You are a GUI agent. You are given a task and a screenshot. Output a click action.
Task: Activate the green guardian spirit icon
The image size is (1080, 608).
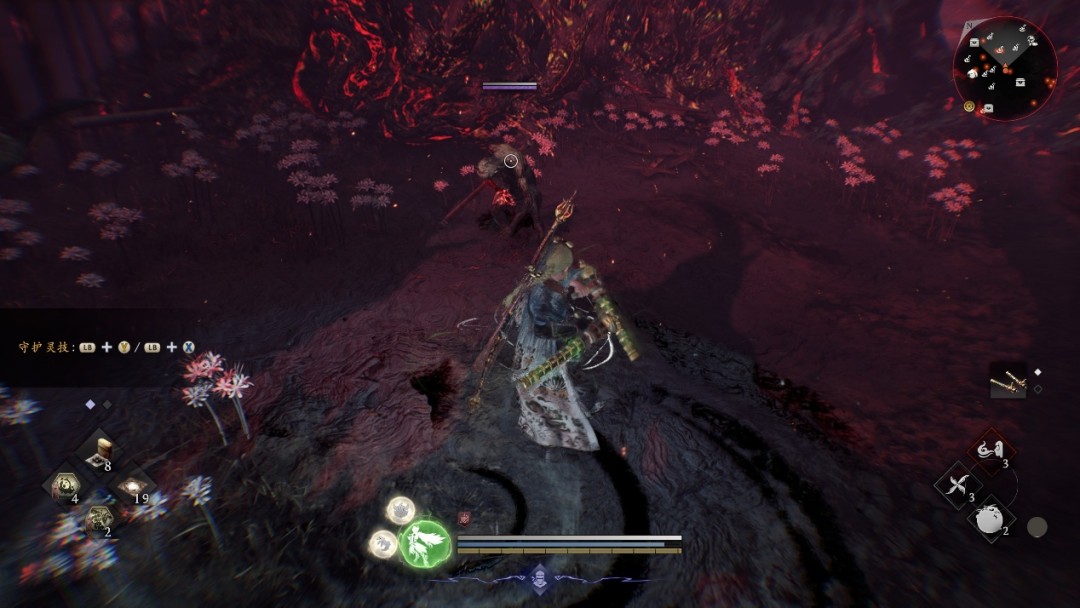coord(423,544)
